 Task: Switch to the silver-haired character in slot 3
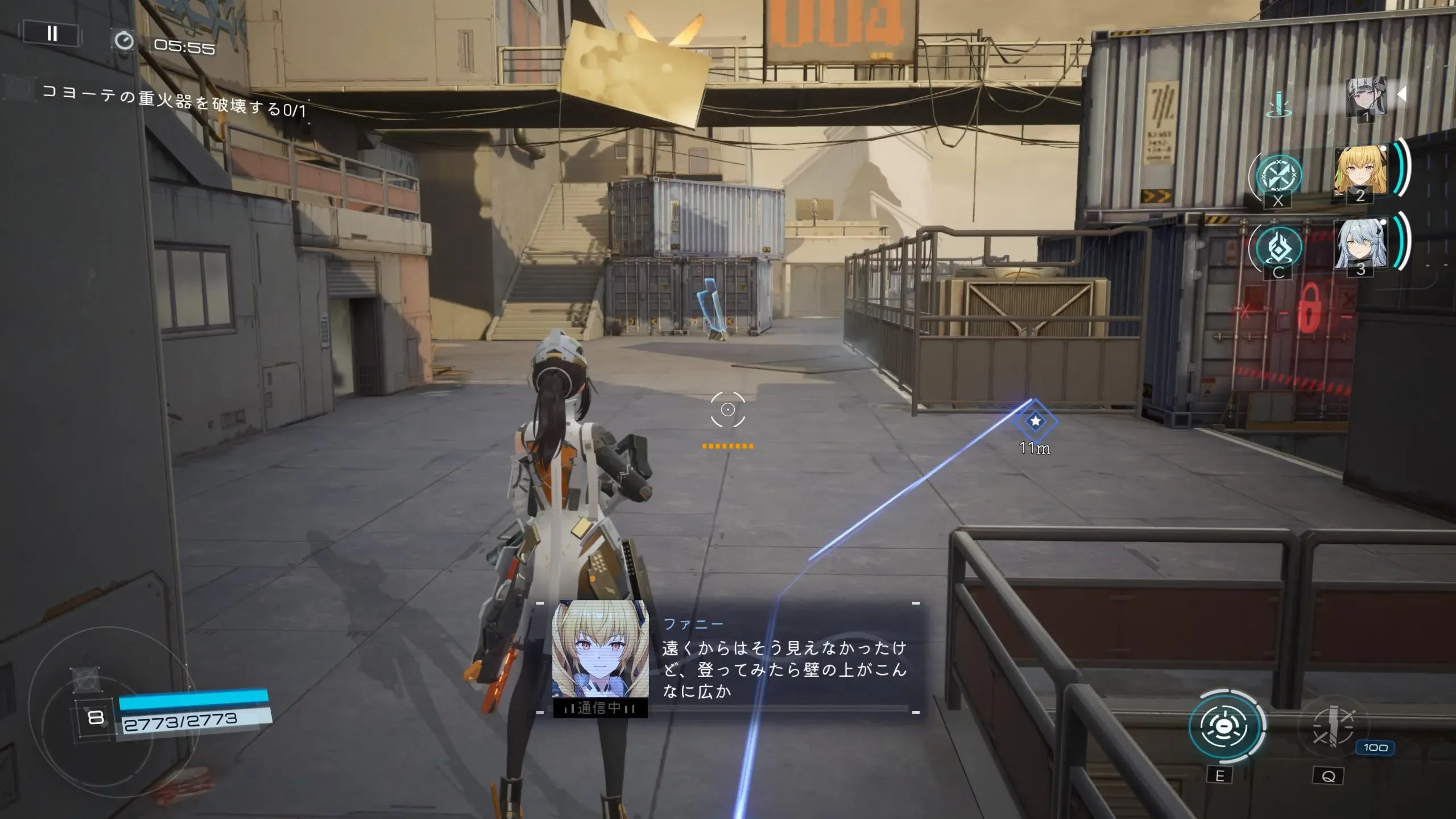[x=1360, y=245]
